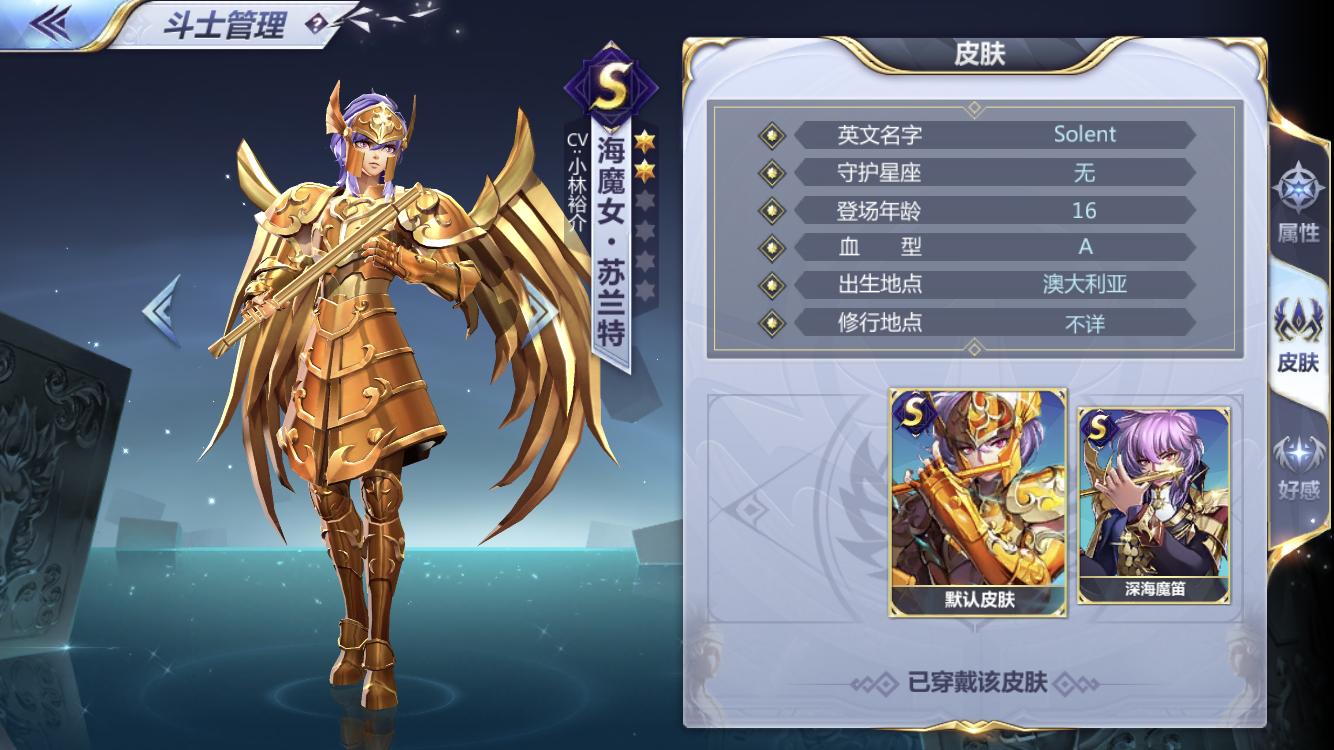Image resolution: width=1334 pixels, height=750 pixels.
Task: Click the Solent value in the info row
Action: click(x=1085, y=135)
